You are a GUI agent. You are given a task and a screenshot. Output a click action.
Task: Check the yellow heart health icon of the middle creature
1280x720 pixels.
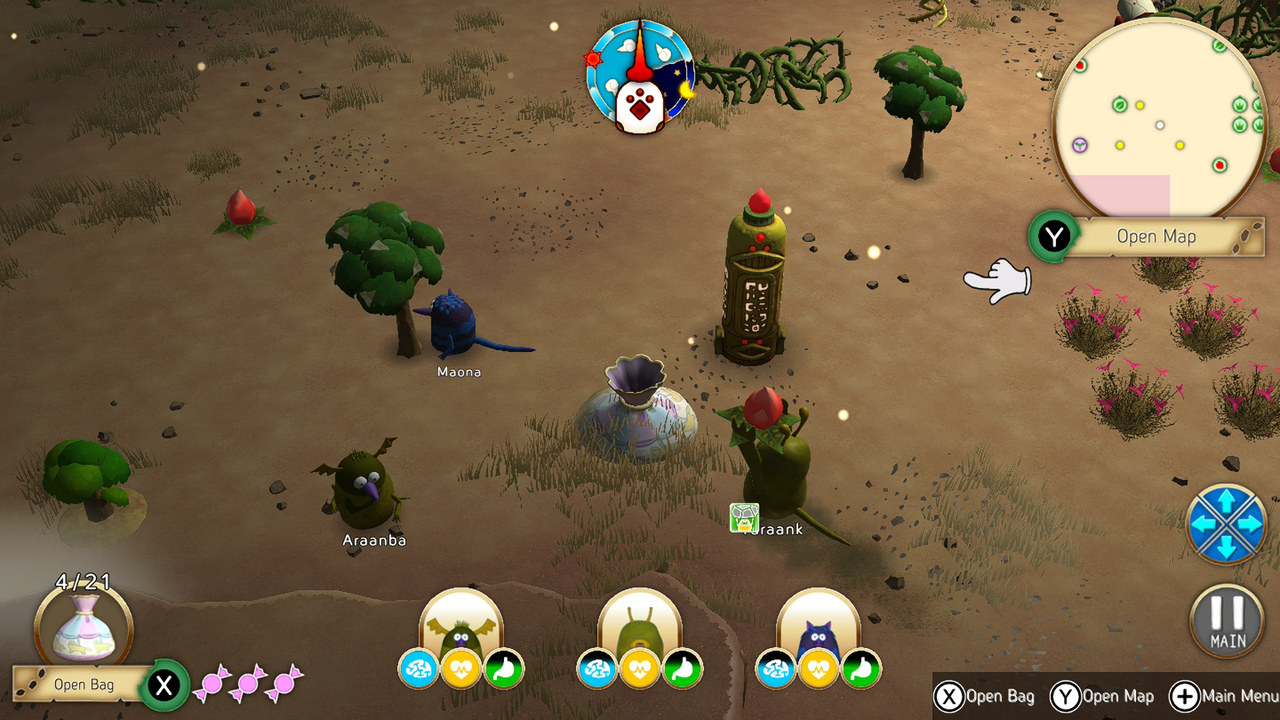(x=640, y=670)
